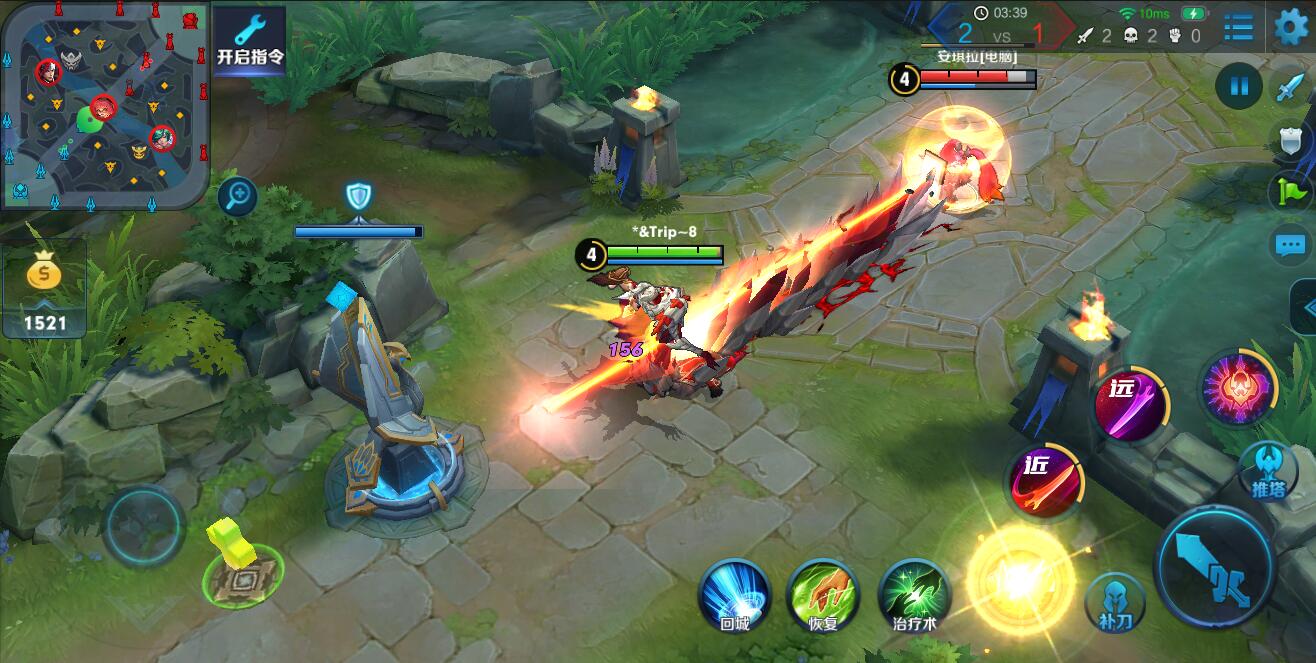
Task: Pause the match
Action: tap(1239, 86)
